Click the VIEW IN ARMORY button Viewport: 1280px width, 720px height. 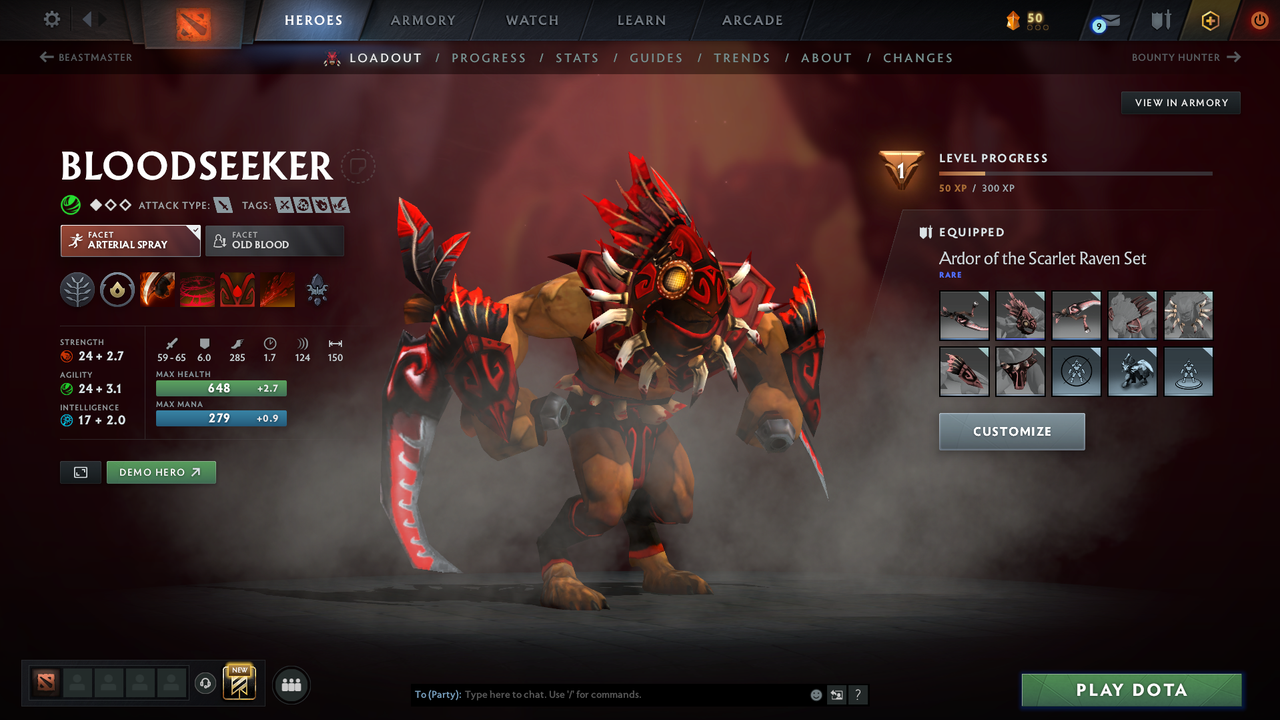[x=1180, y=102]
